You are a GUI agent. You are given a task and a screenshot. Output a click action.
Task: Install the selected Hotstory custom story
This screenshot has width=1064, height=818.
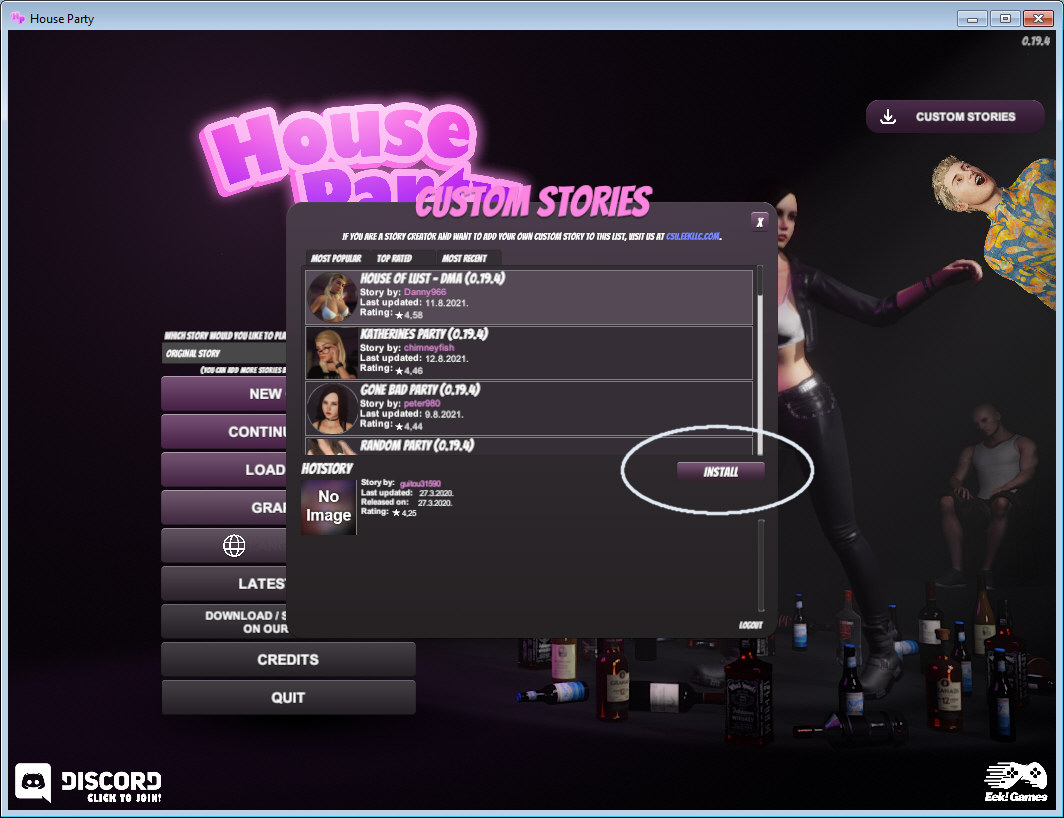pos(720,471)
